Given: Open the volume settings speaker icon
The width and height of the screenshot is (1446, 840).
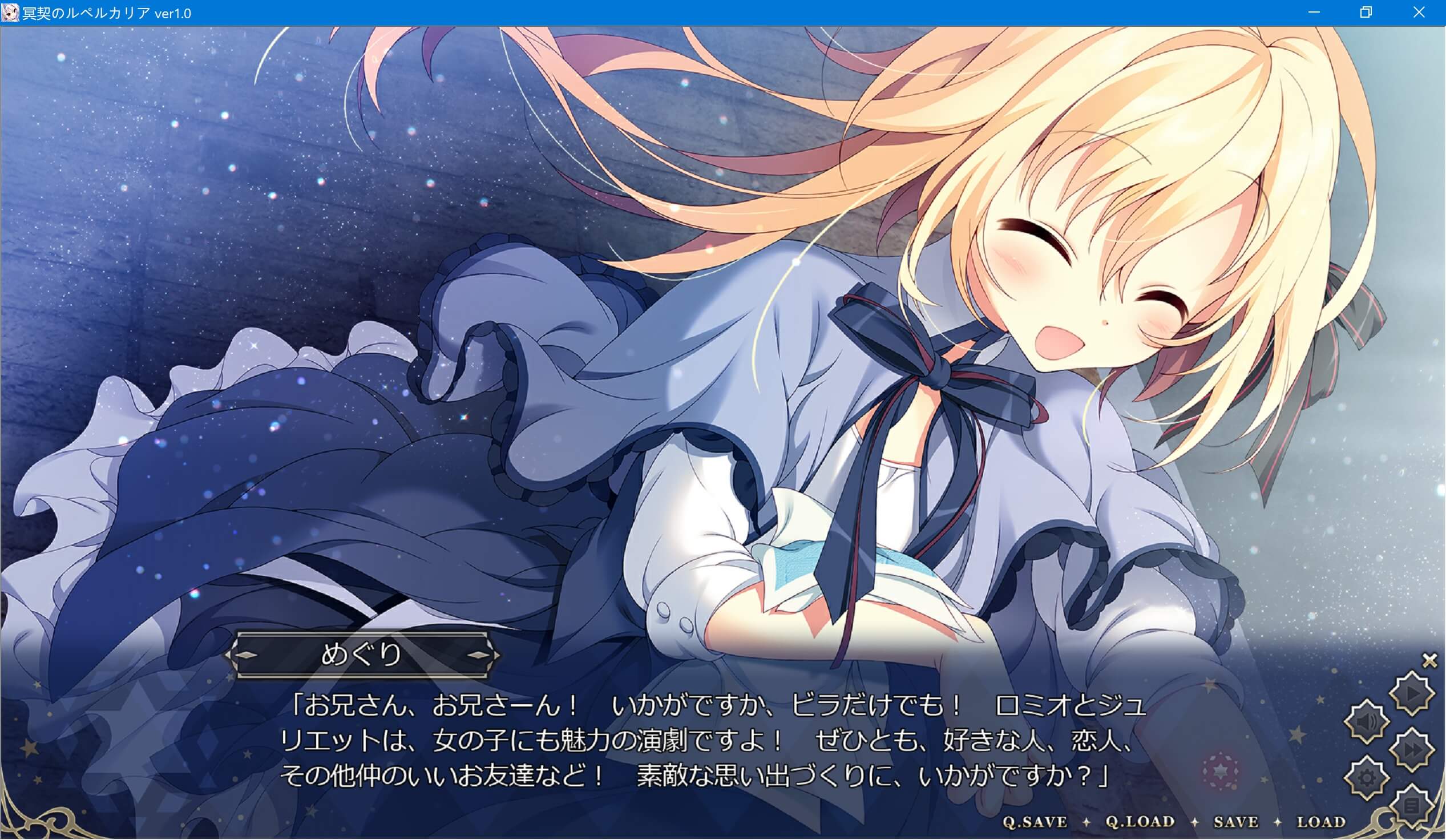Looking at the screenshot, I should (x=1367, y=721).
